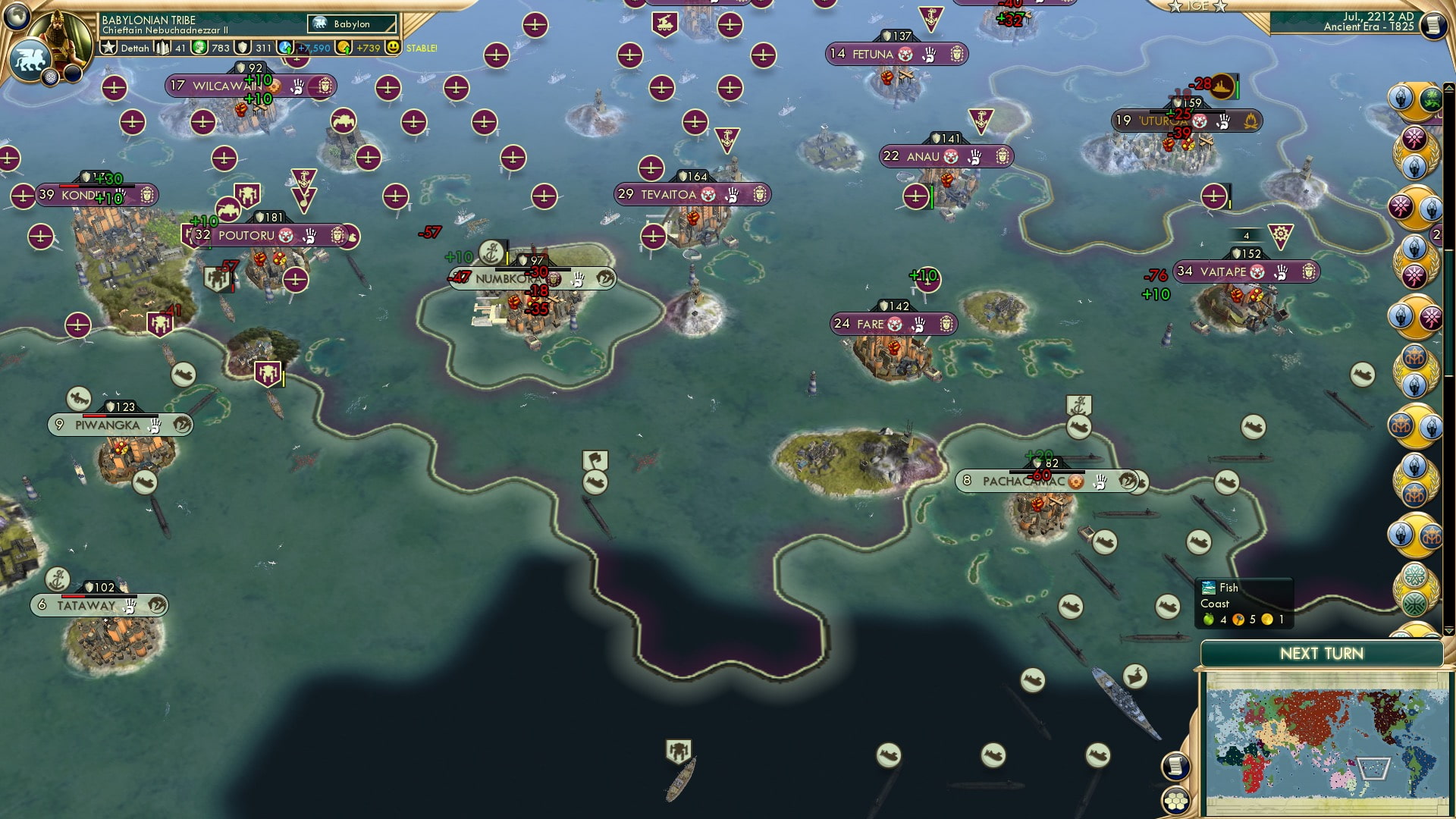This screenshot has height=819, width=1456.
Task: Toggle strategic view with the hexagon icon near minimap
Action: tap(1175, 802)
